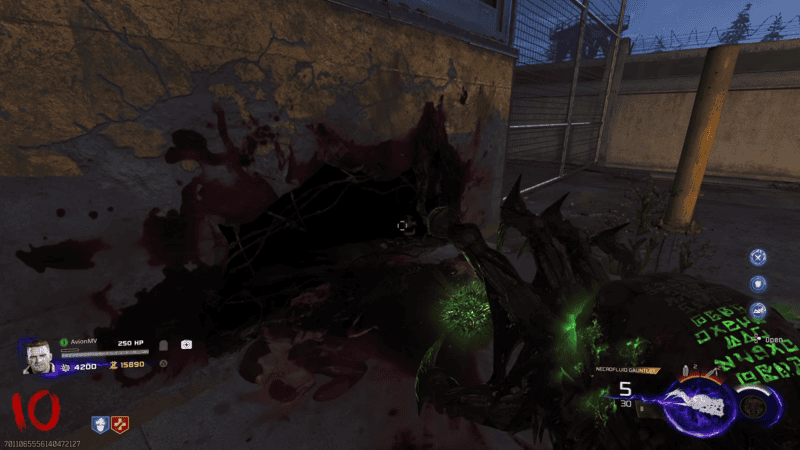Click the bottom round blue objective icon
The image size is (800, 450).
pyautogui.click(x=757, y=310)
